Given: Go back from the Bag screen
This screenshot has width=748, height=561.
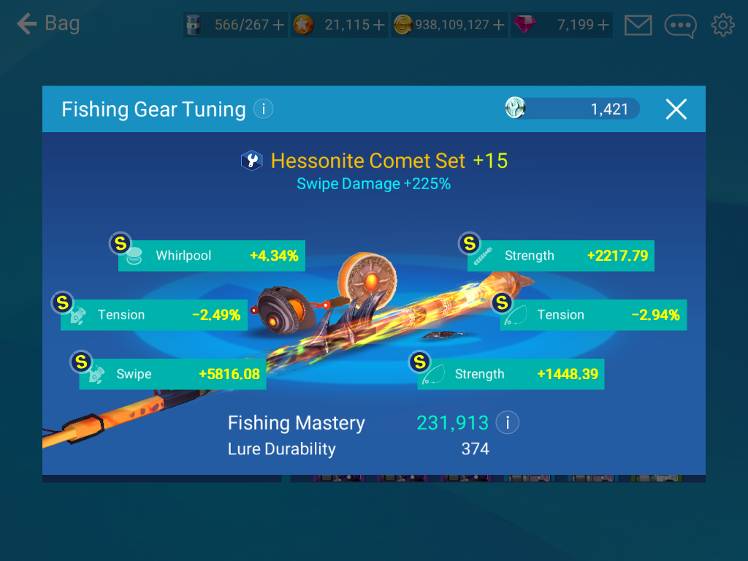Looking at the screenshot, I should pos(27,24).
